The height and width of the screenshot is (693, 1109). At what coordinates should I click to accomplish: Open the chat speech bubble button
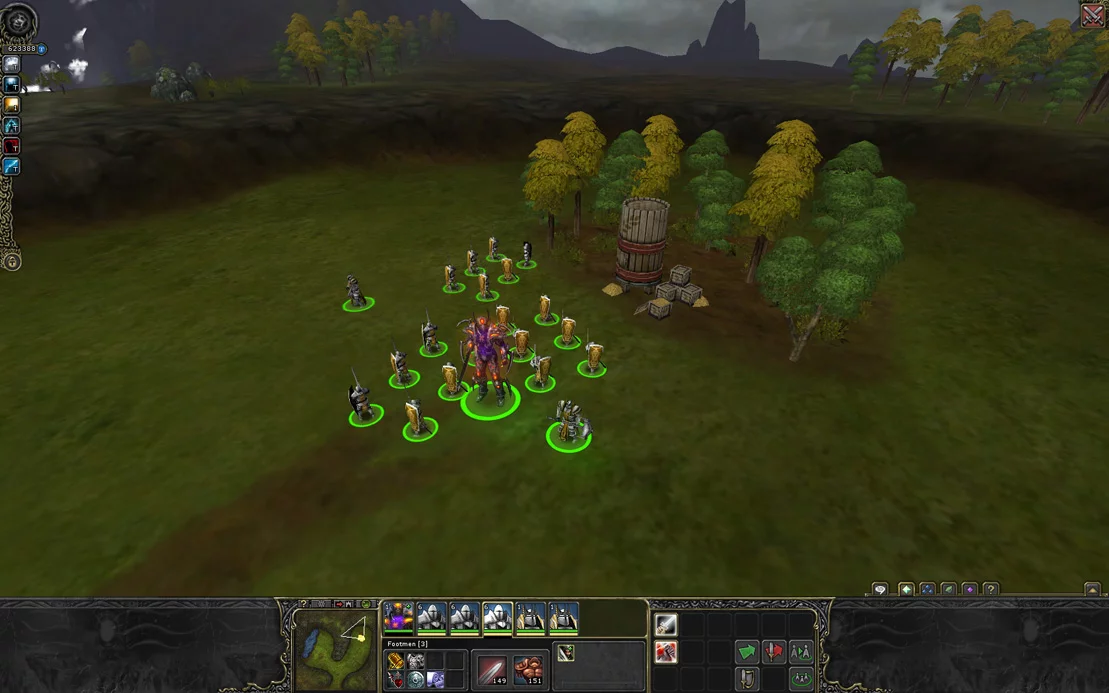[880, 590]
